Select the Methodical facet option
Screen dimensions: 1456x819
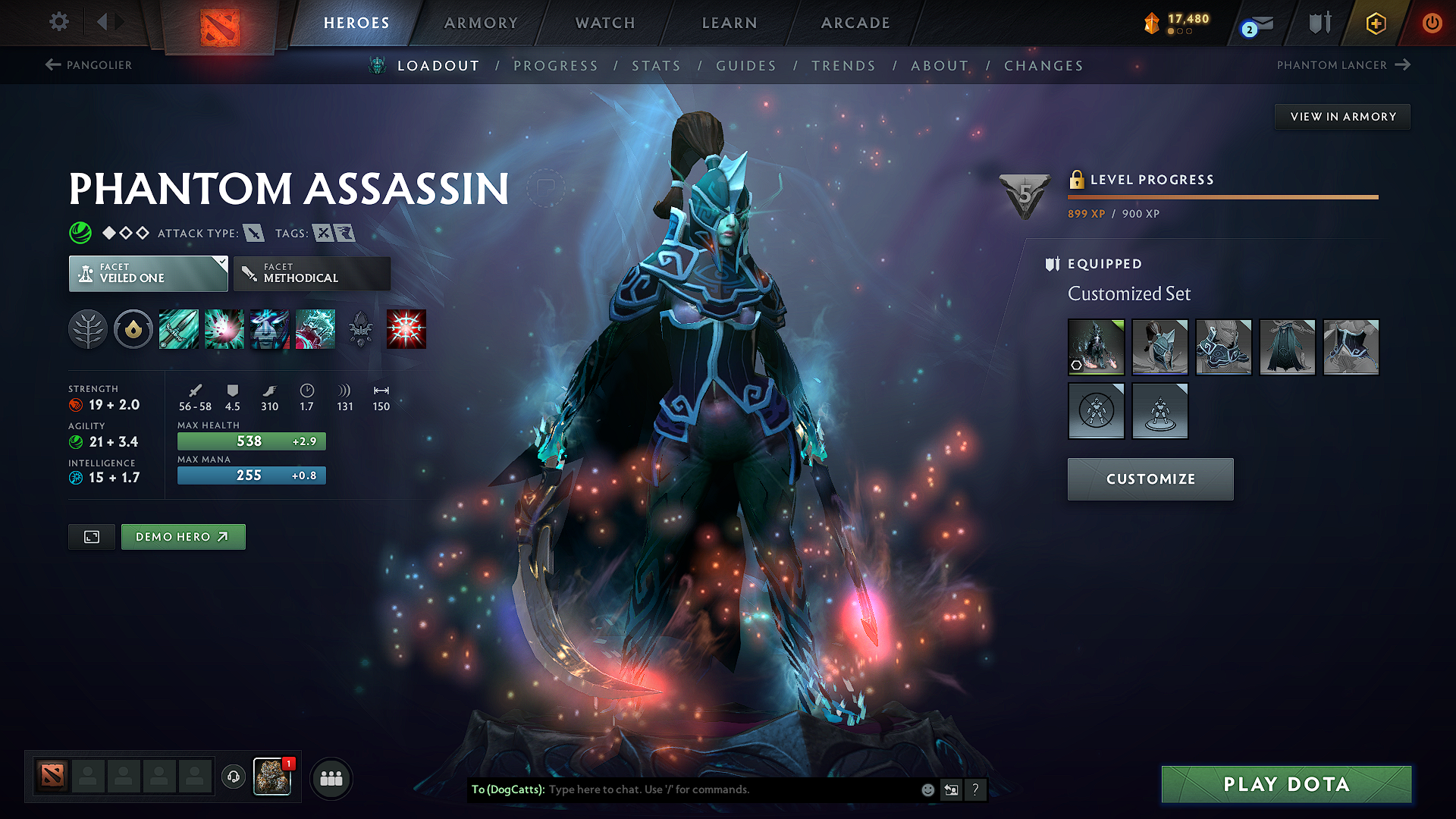click(x=312, y=273)
